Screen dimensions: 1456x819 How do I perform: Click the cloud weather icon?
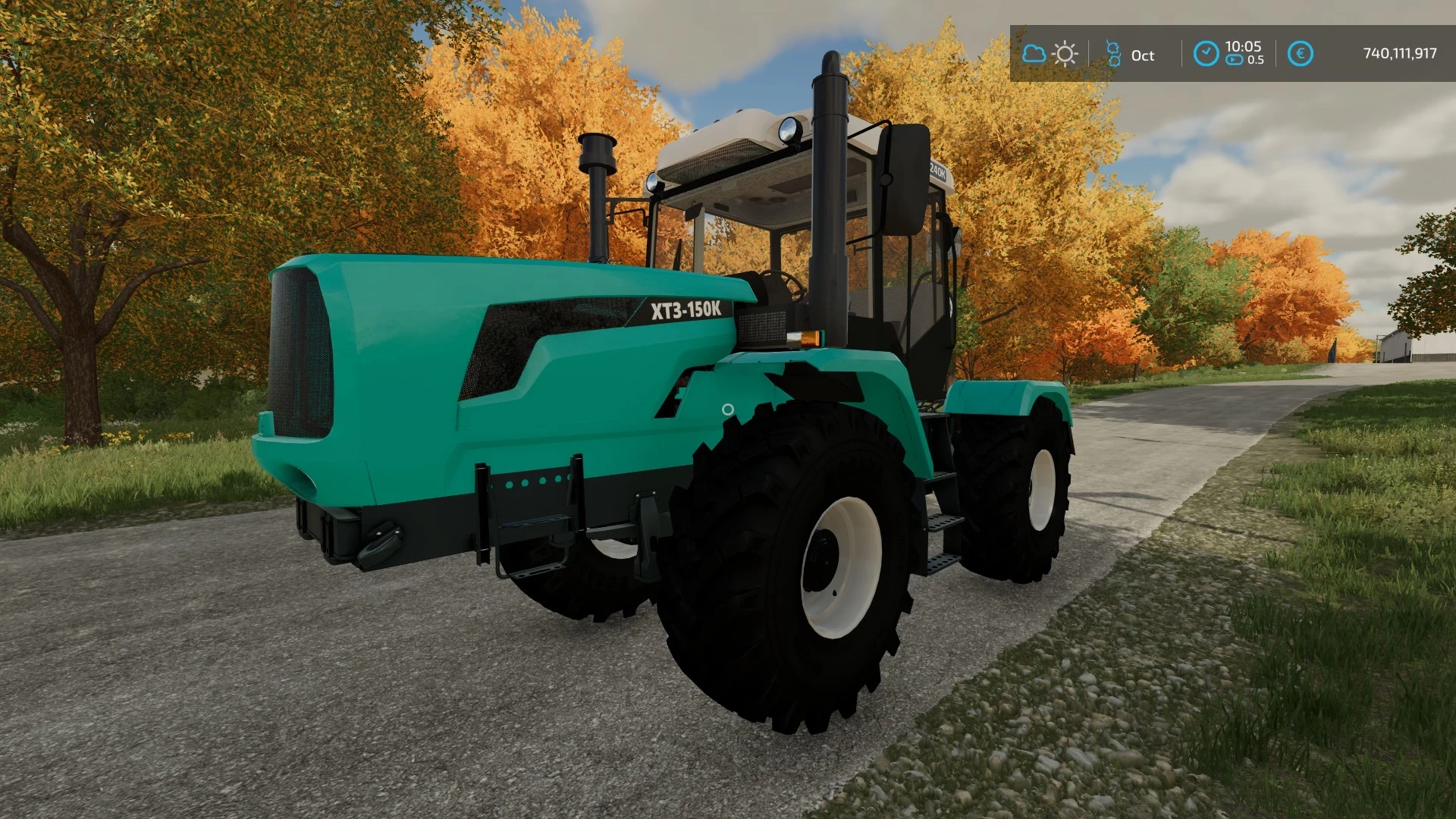(1034, 55)
